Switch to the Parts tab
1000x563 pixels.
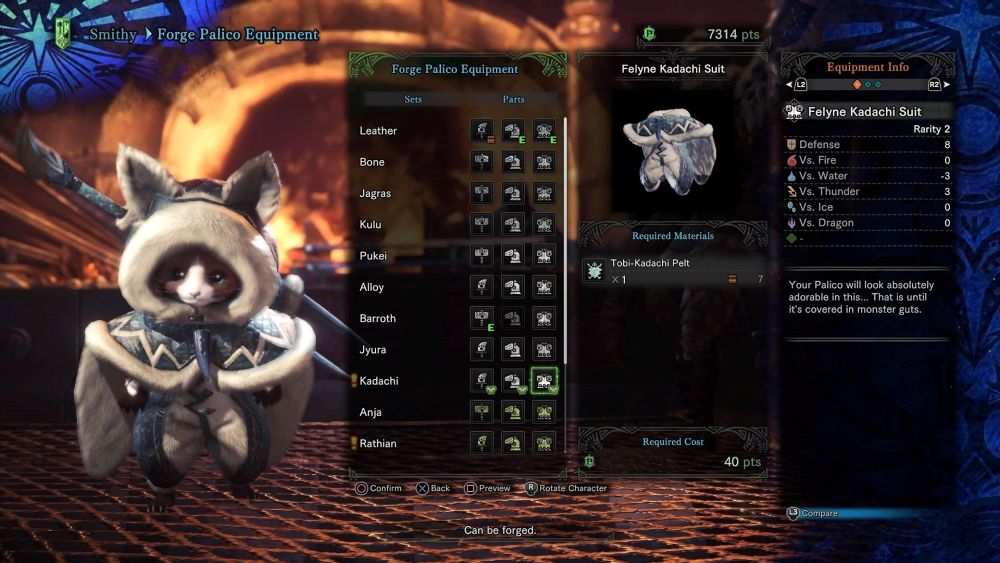click(513, 100)
